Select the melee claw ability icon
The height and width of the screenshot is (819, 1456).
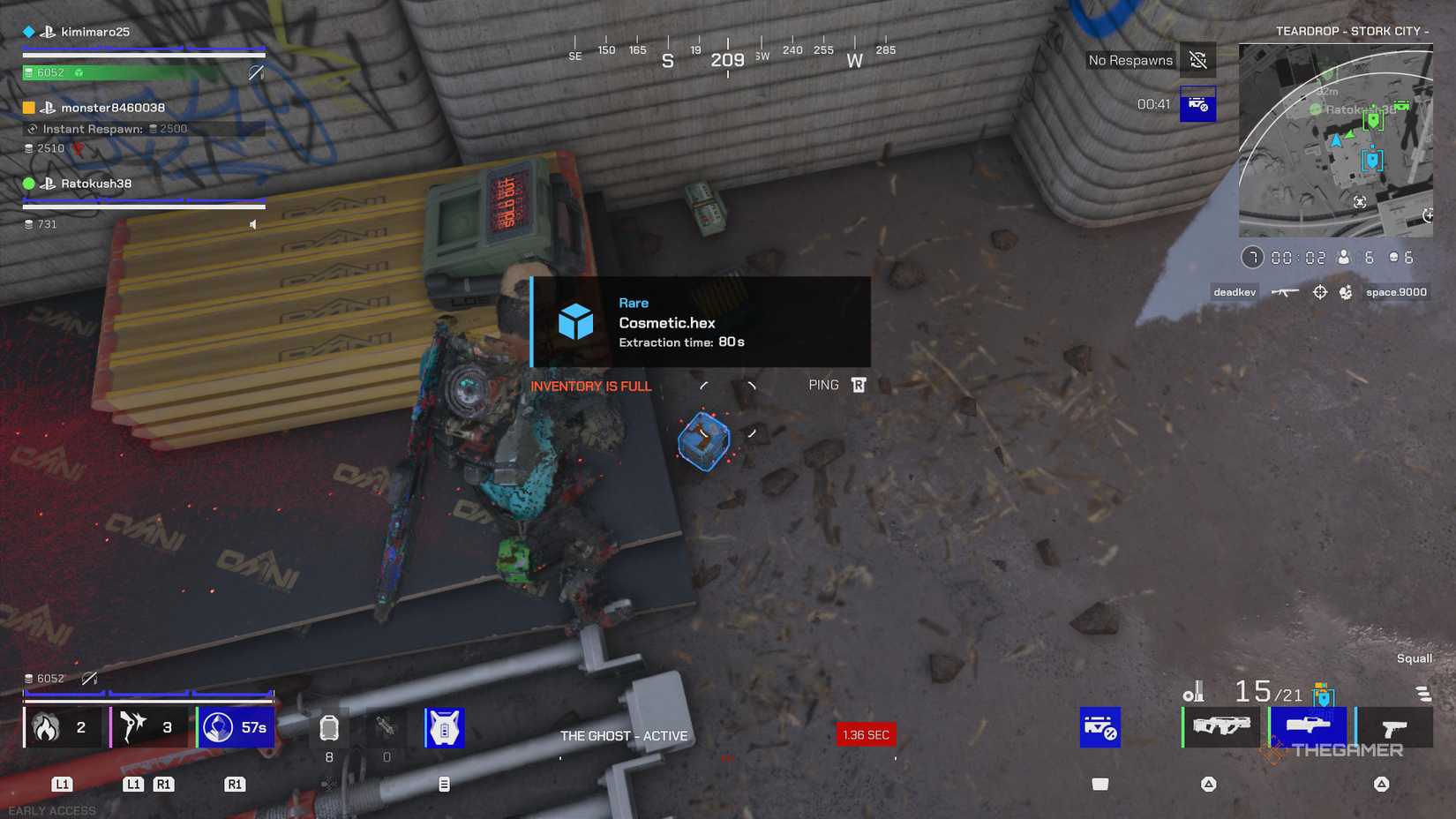click(134, 726)
